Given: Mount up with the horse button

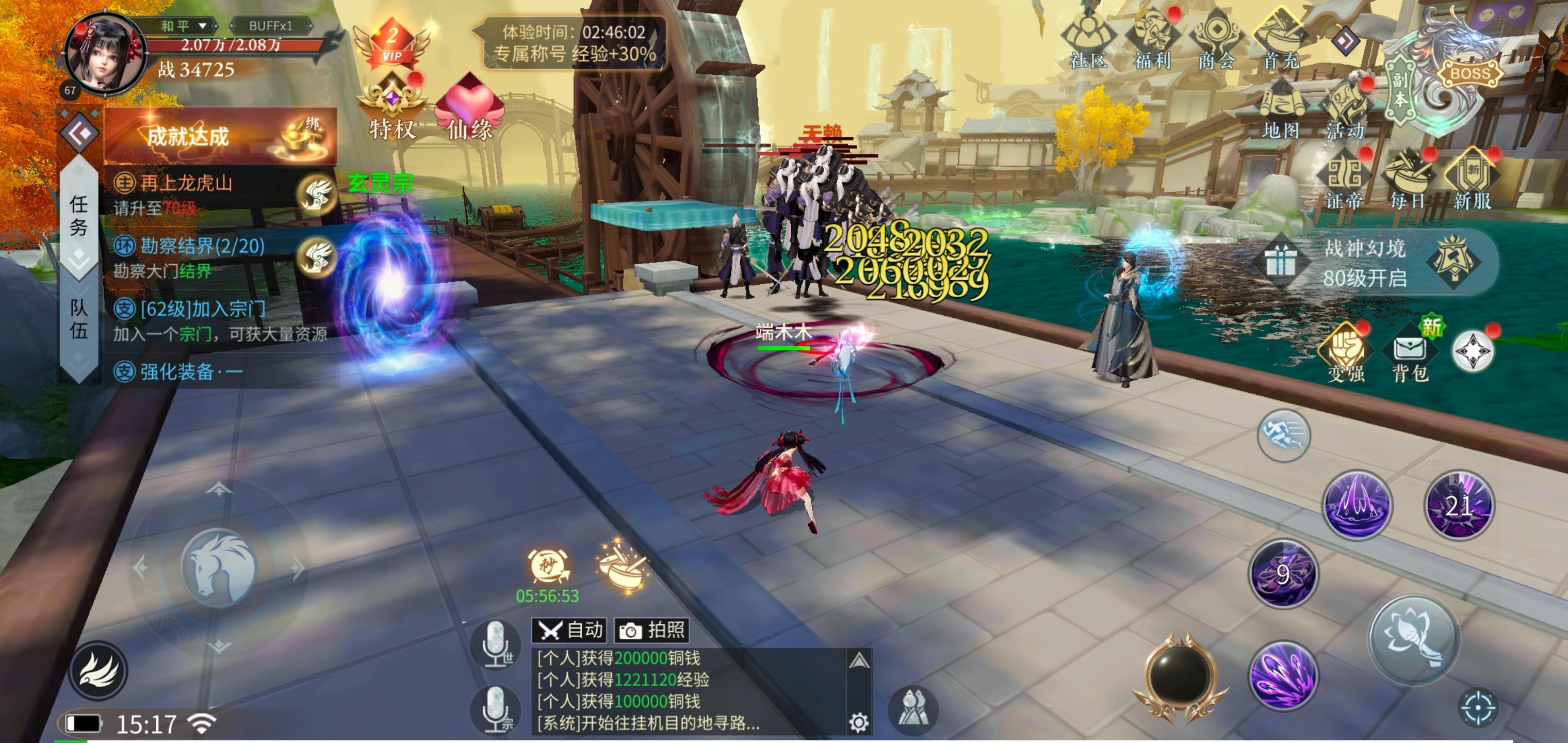Looking at the screenshot, I should [220, 568].
